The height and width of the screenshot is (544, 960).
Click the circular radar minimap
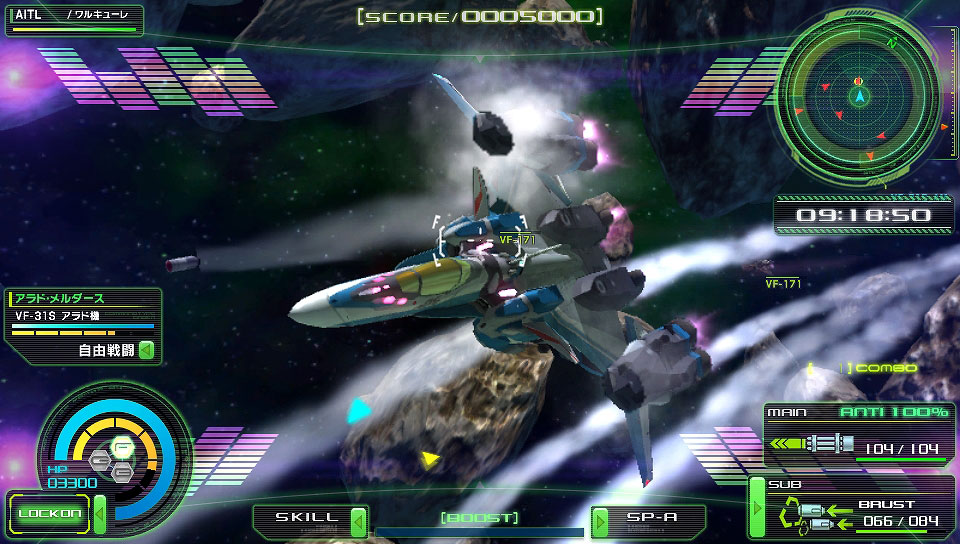858,95
